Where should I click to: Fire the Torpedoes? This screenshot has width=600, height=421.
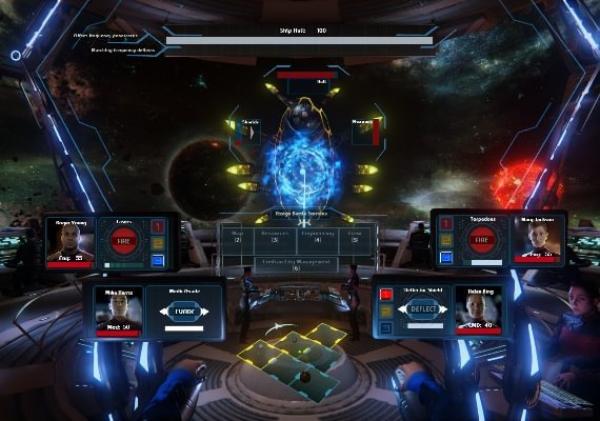[x=482, y=240]
